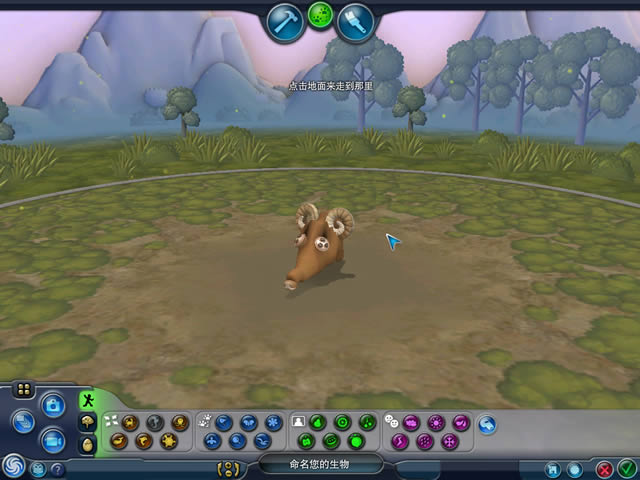Screen dimensions: 640x480
Task: Open the small book icon next to help
Action: tap(39, 468)
